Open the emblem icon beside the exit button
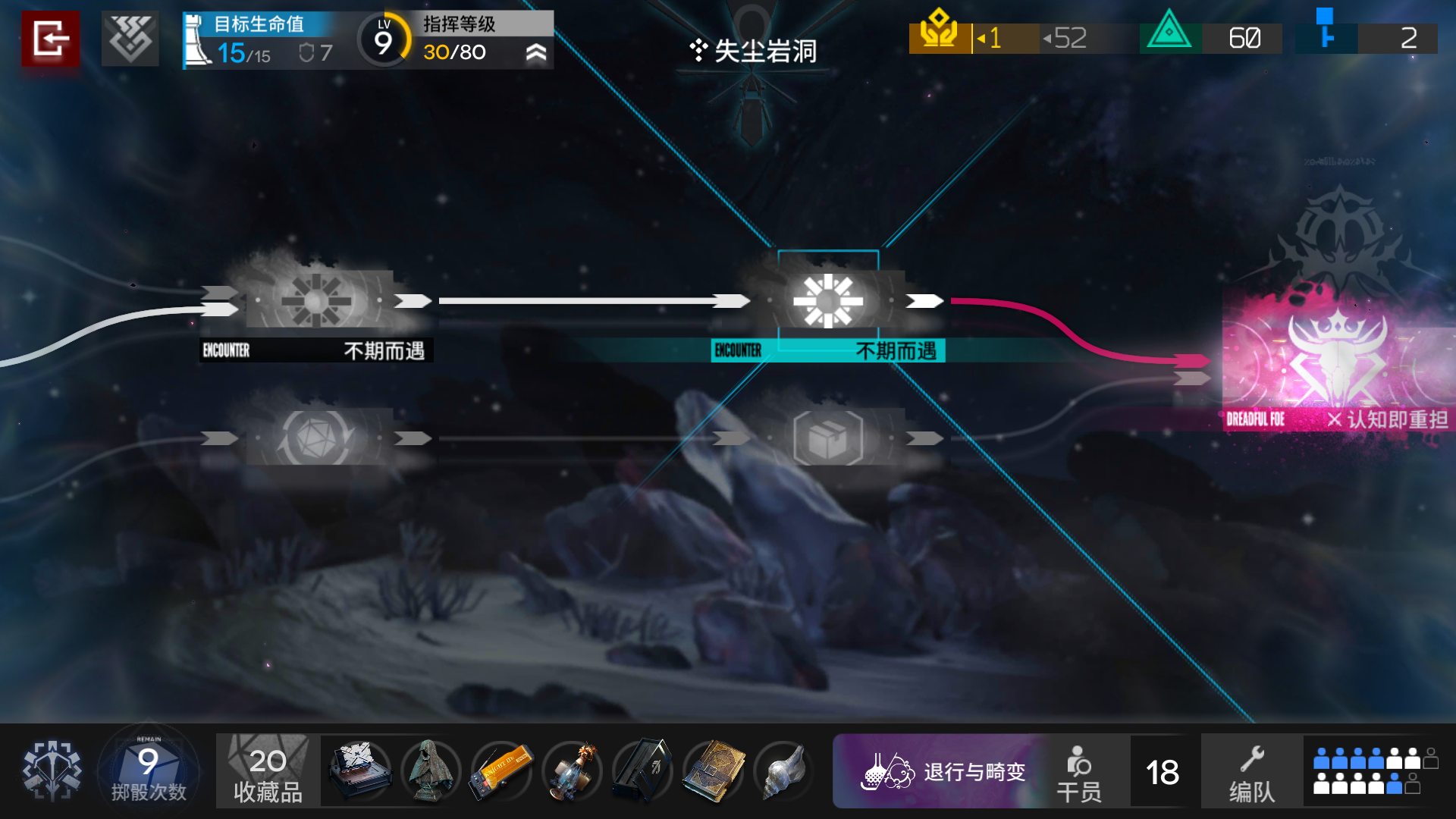The height and width of the screenshot is (819, 1456). click(130, 38)
